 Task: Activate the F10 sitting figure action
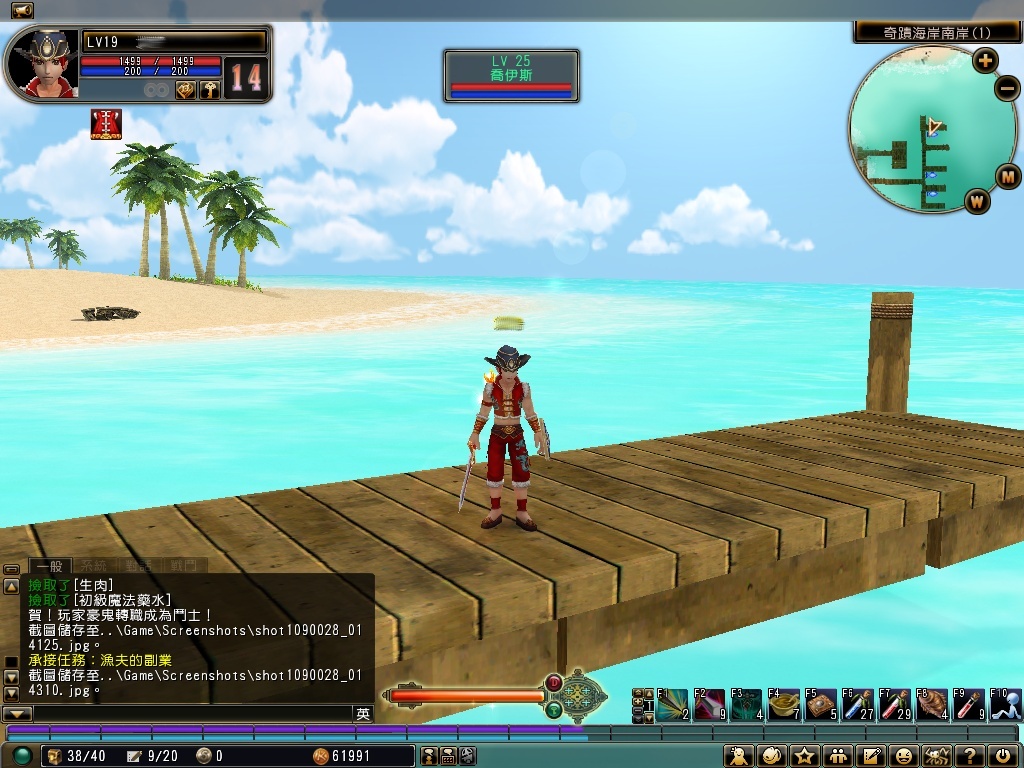[1006, 704]
